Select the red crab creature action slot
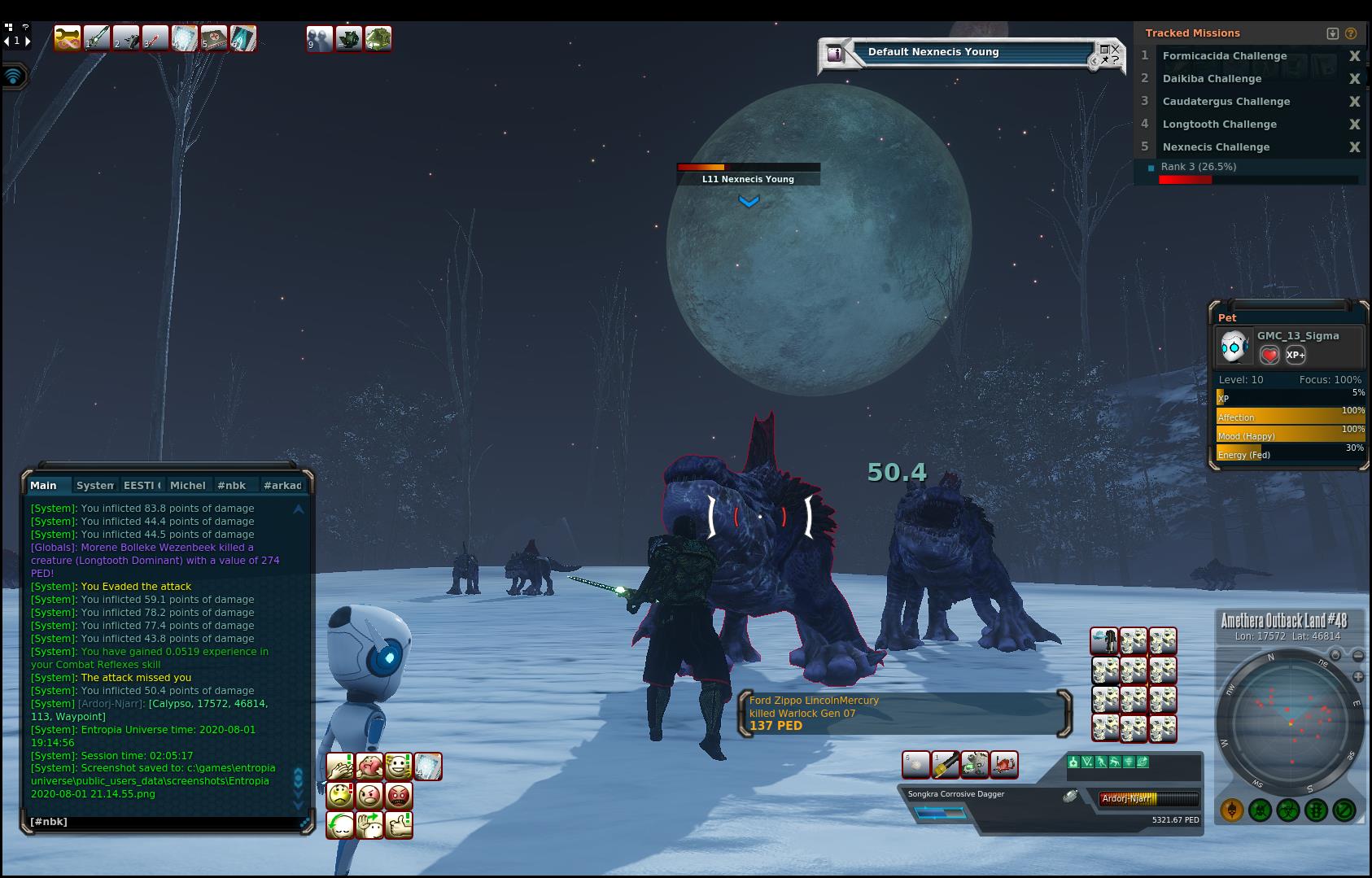The image size is (1372, 878). [x=1004, y=765]
